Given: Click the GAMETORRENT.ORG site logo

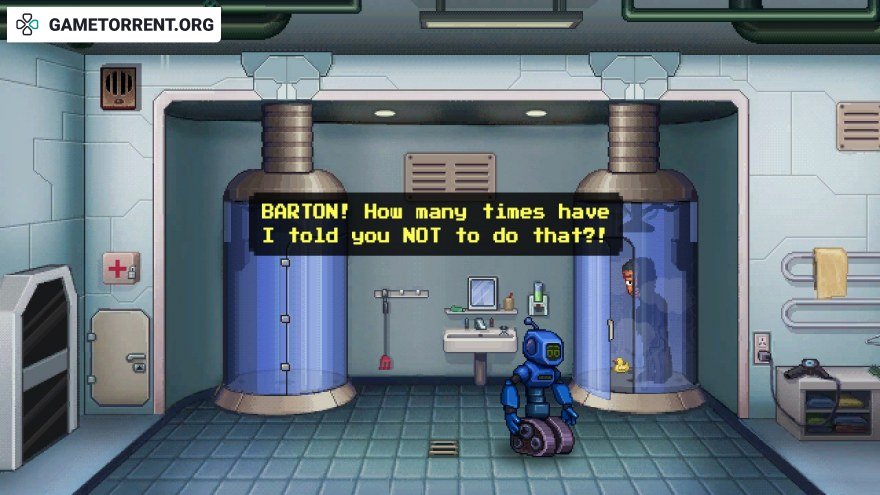Looking at the screenshot, I should pos(114,24).
